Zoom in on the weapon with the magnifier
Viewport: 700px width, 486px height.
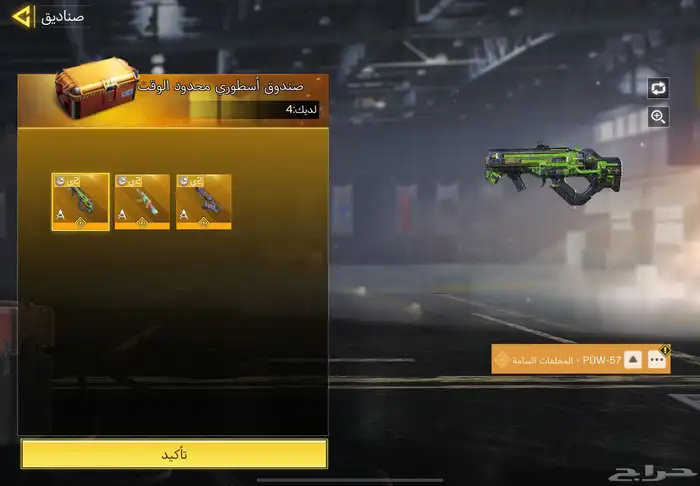pos(658,117)
